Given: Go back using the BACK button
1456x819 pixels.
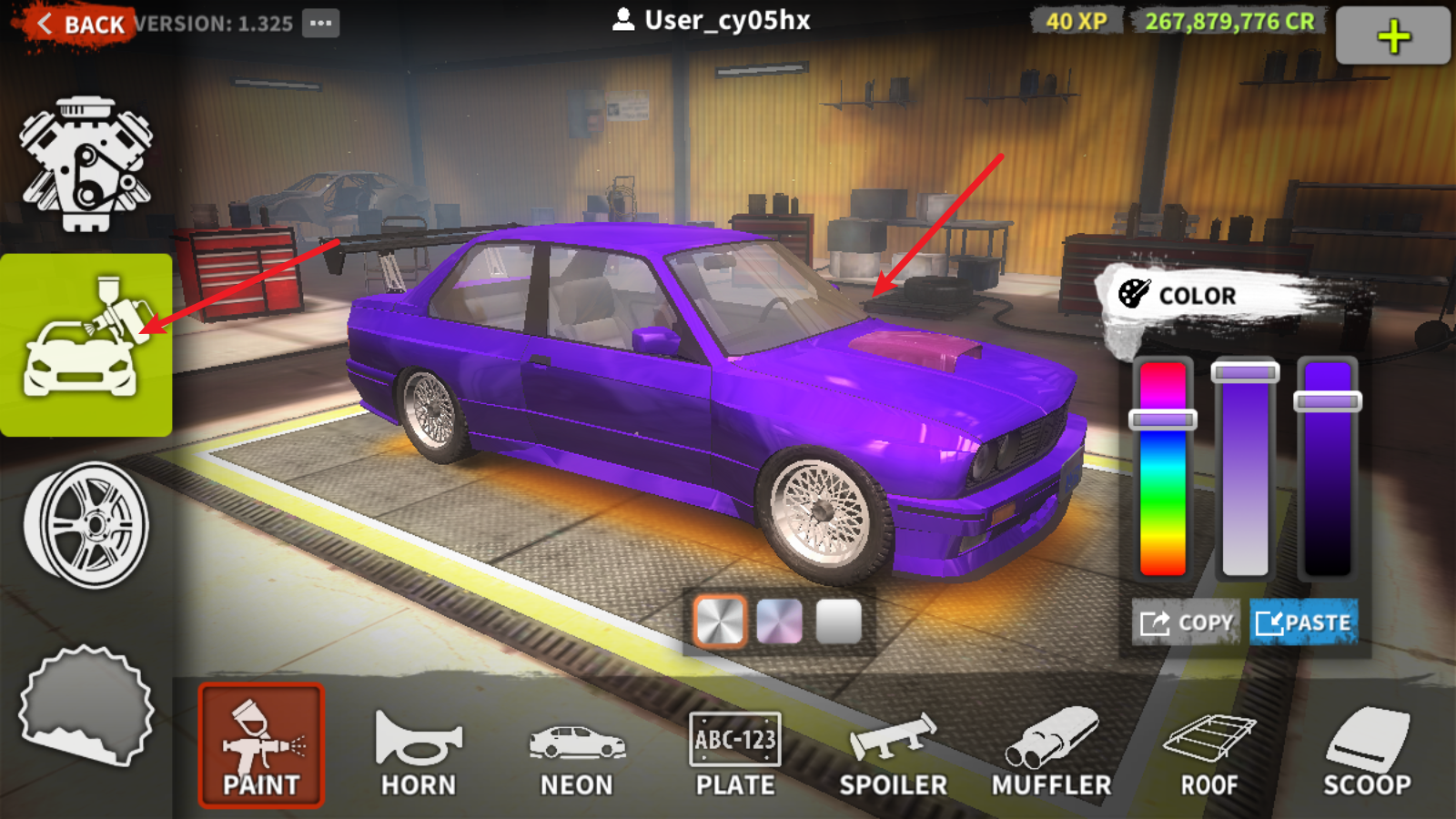Looking at the screenshot, I should 80,25.
